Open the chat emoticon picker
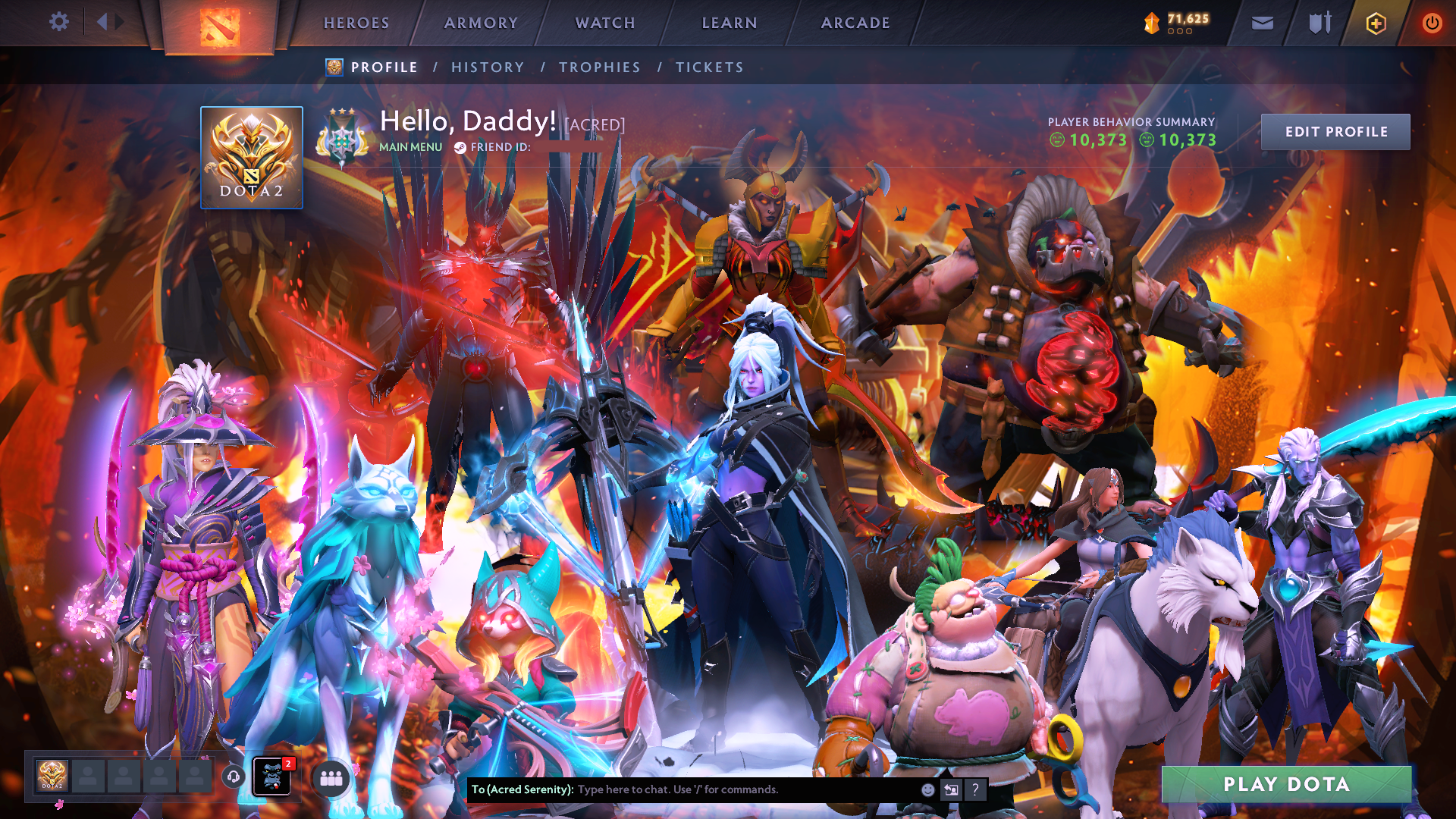This screenshot has height=819, width=1456. (927, 789)
